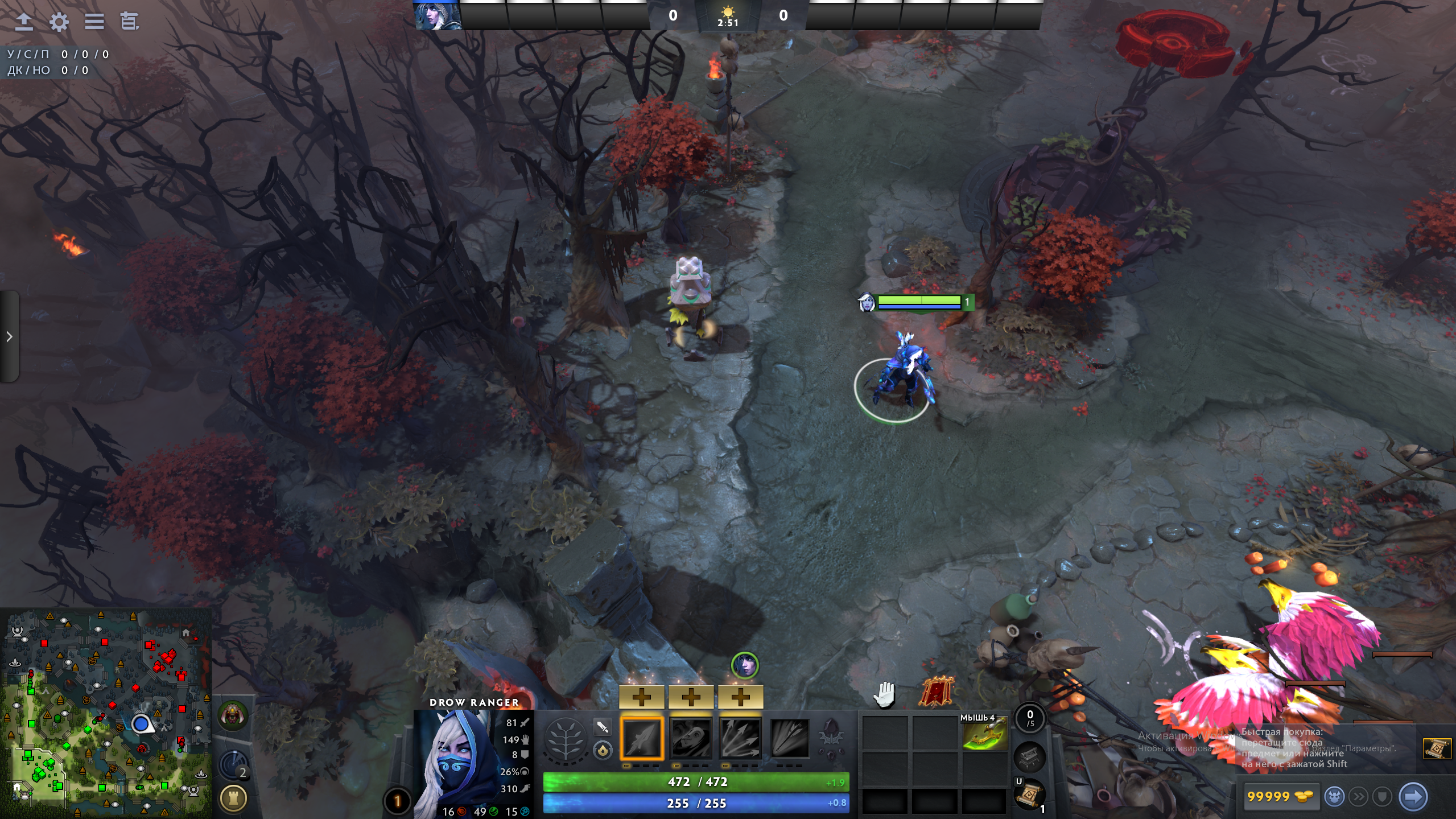This screenshot has width=1456, height=819.
Task: Expand the left side panel arrow
Action: (9, 336)
